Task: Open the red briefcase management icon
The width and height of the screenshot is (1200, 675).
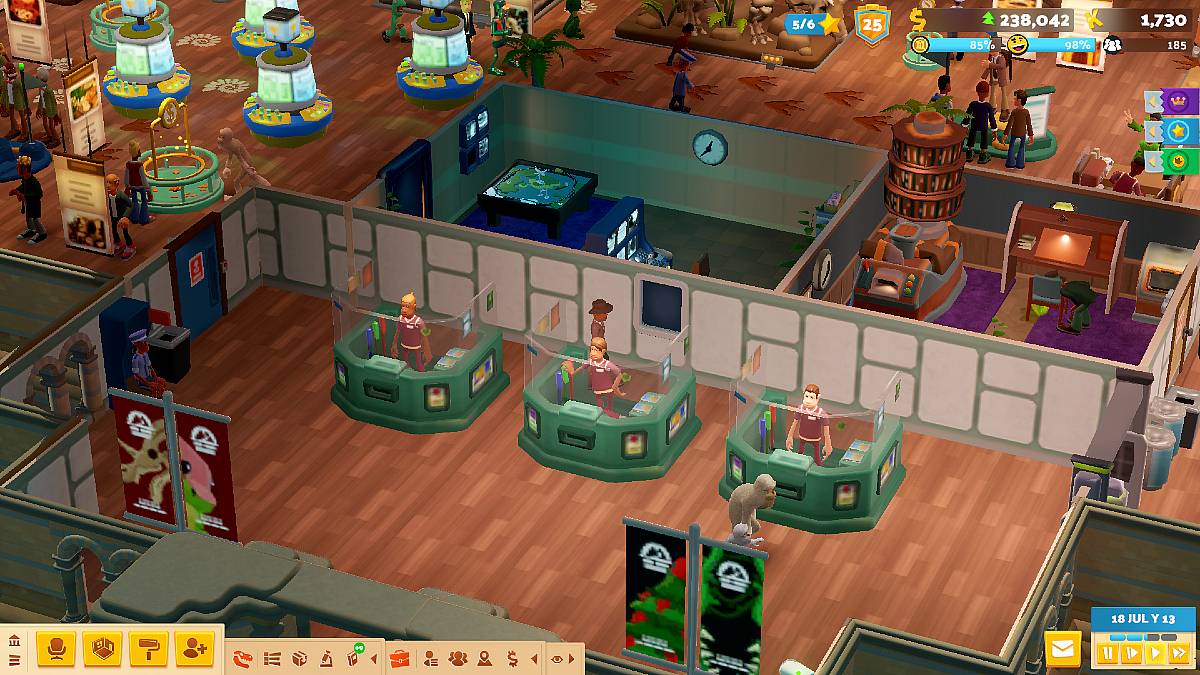Action: pyautogui.click(x=400, y=658)
